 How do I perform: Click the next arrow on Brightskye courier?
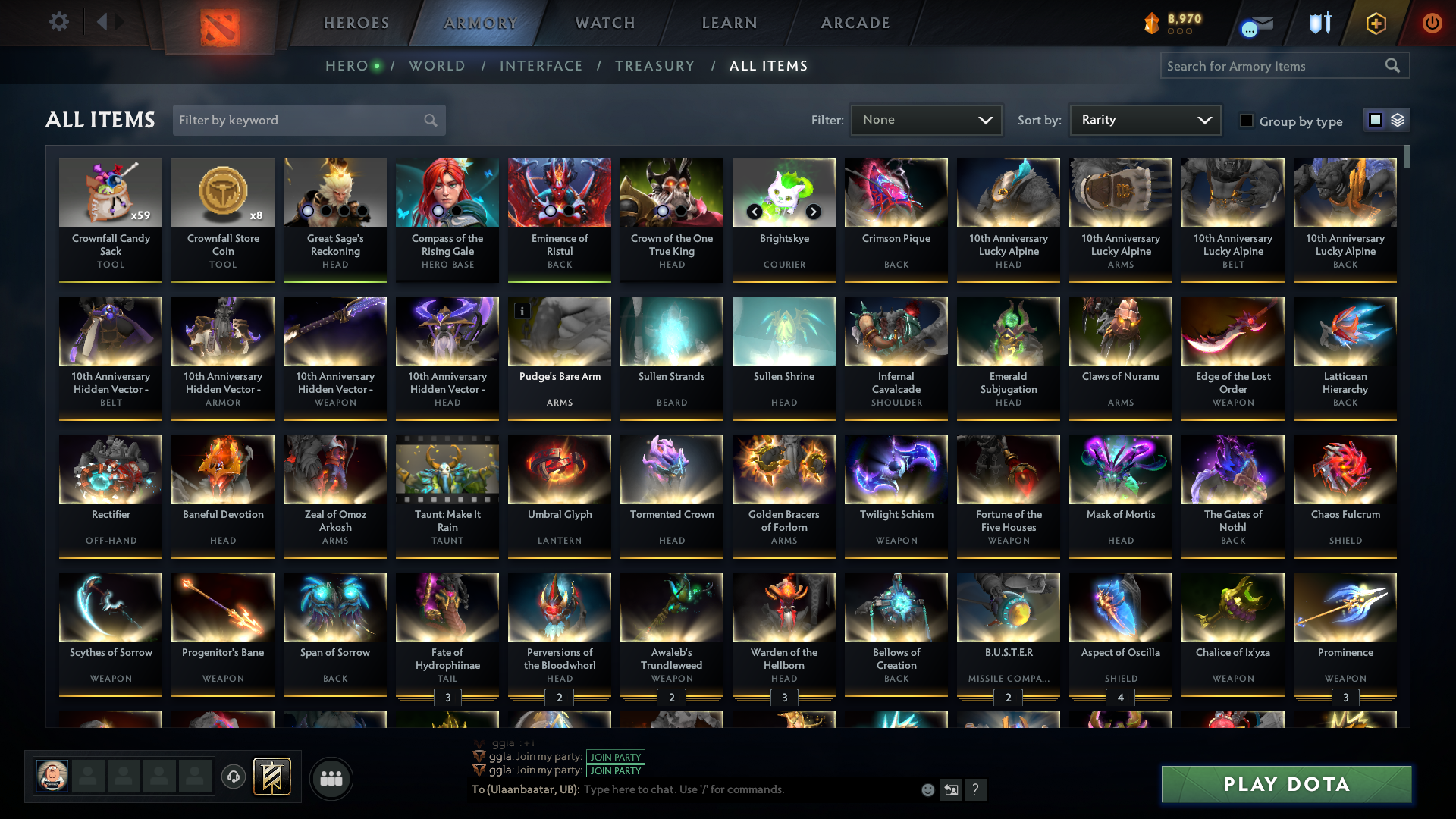coord(812,212)
